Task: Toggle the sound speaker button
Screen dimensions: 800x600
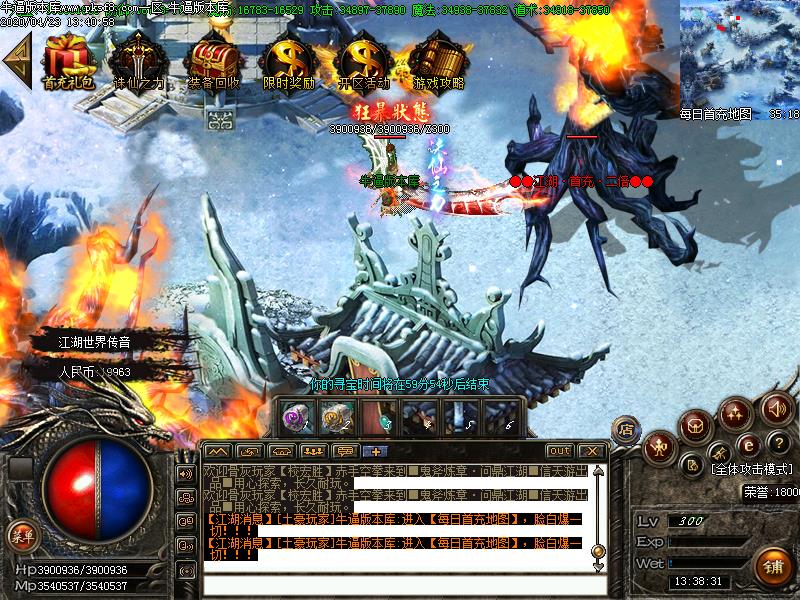Action: pos(776,407)
